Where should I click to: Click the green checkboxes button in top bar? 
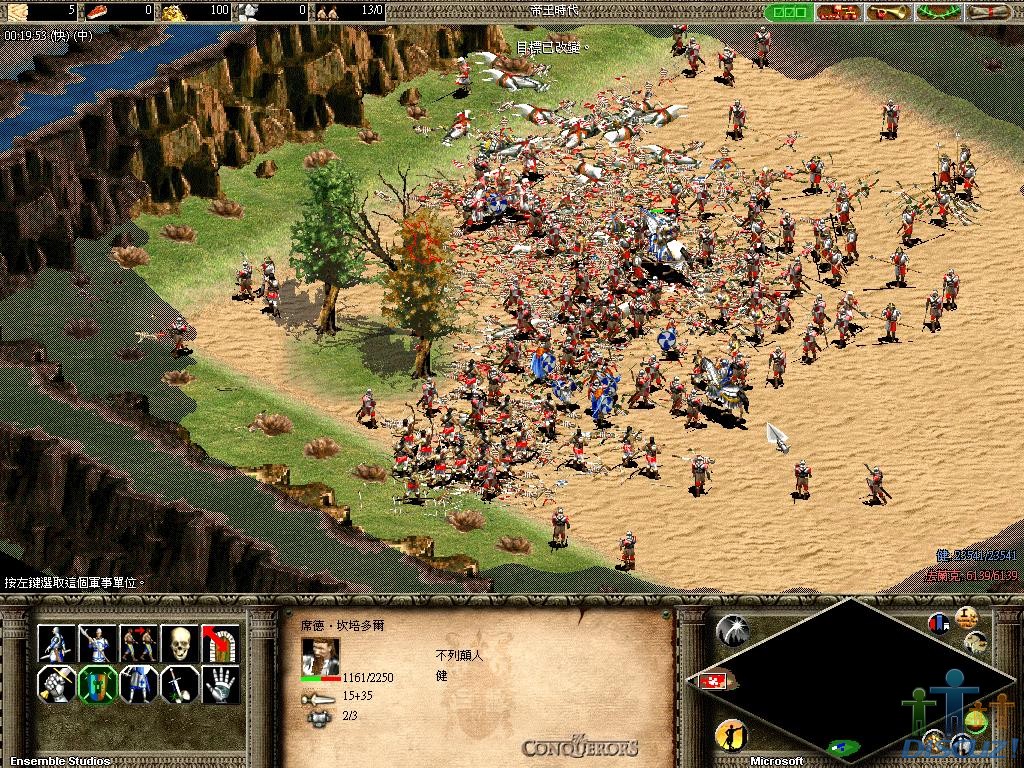tap(788, 12)
